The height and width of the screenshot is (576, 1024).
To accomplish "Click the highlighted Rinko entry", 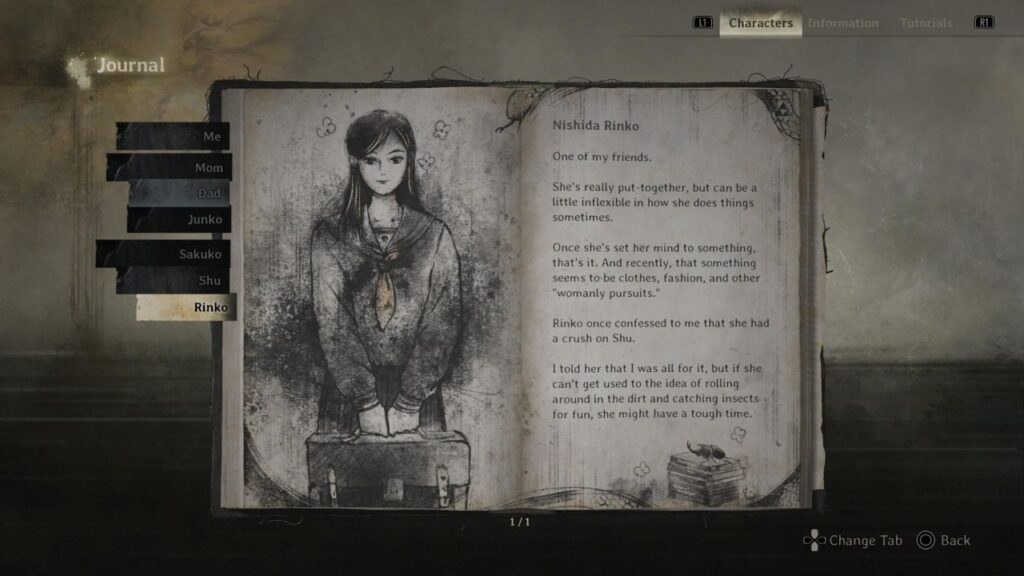I will tap(187, 307).
